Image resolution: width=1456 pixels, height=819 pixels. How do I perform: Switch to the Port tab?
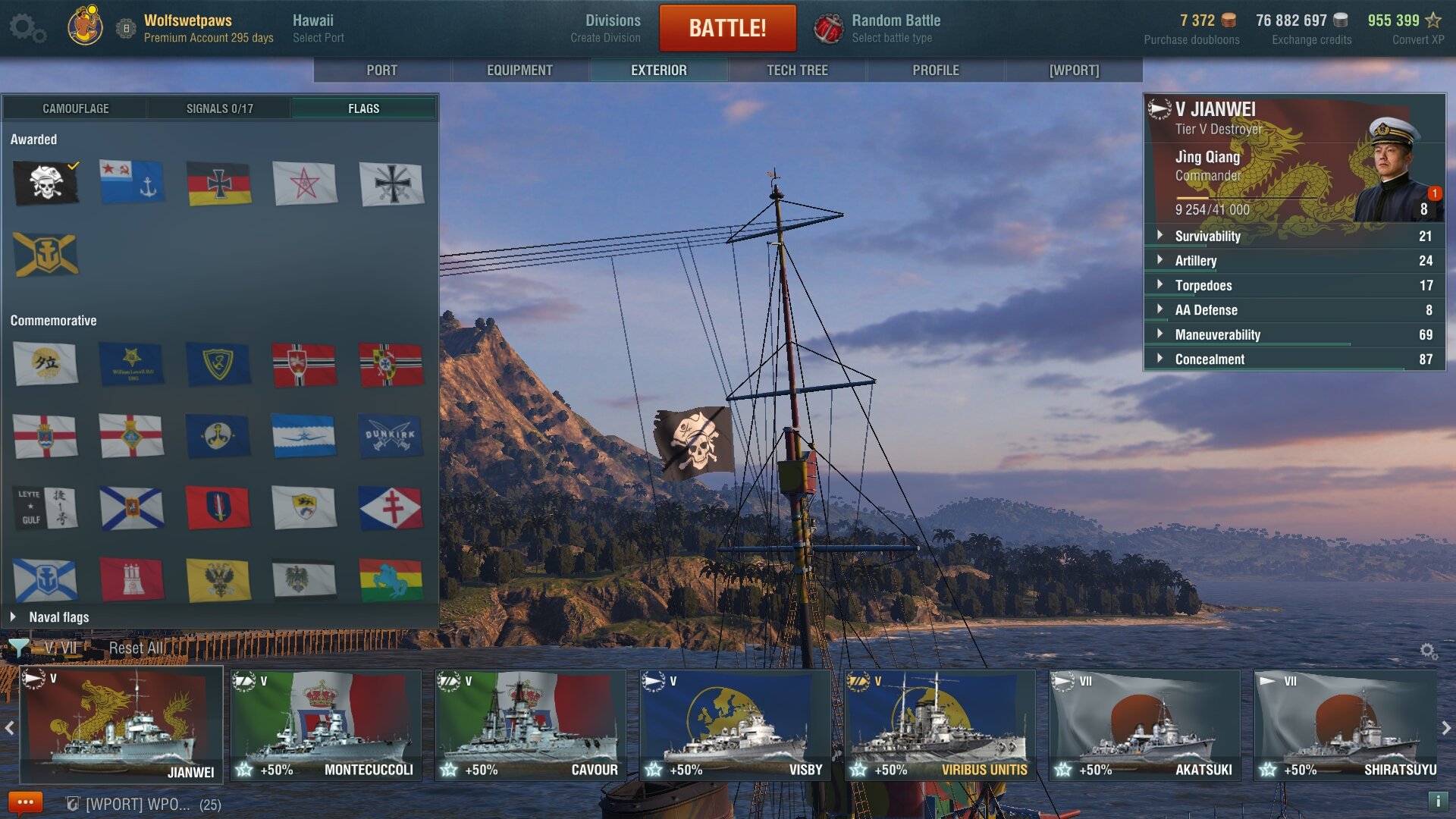tap(381, 71)
